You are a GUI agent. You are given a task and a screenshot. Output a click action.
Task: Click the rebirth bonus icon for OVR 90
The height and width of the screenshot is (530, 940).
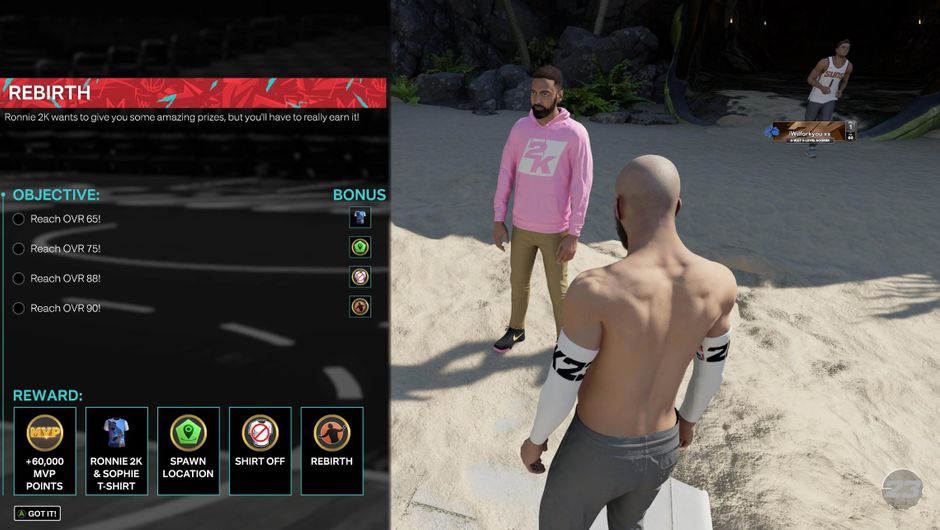[360, 307]
